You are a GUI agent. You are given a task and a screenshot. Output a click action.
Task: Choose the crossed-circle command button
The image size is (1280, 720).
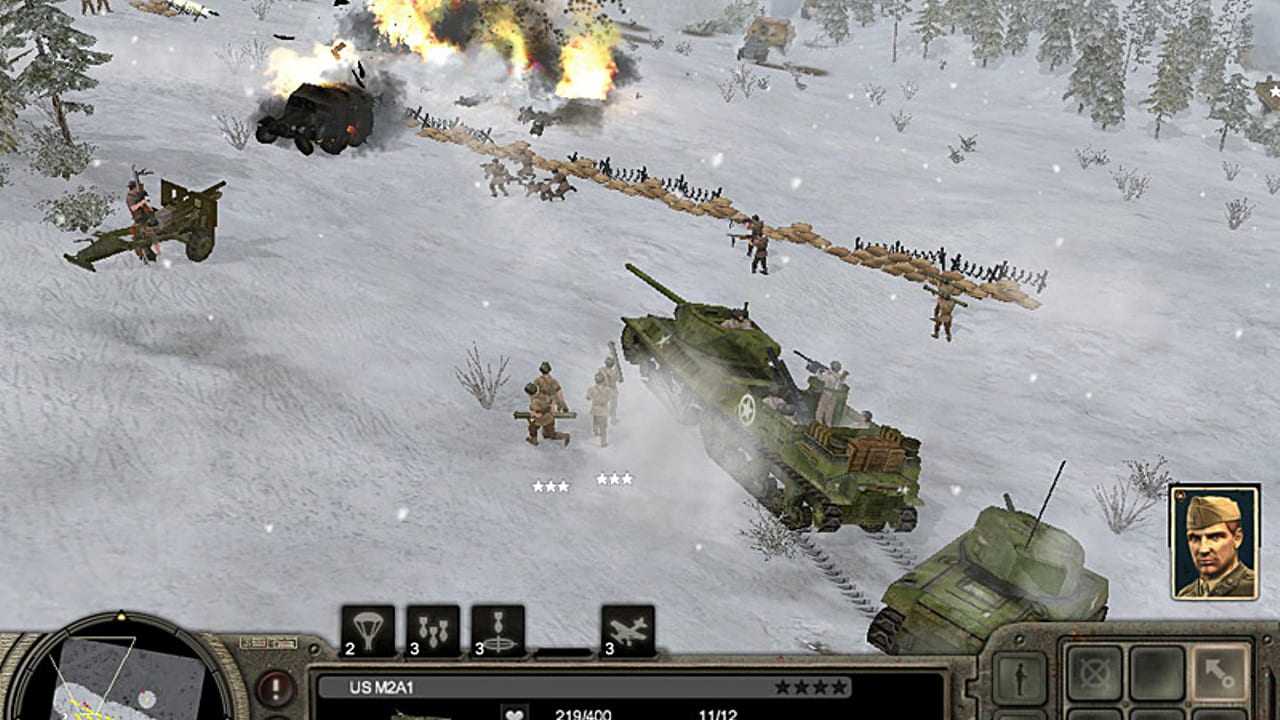[x=1093, y=673]
